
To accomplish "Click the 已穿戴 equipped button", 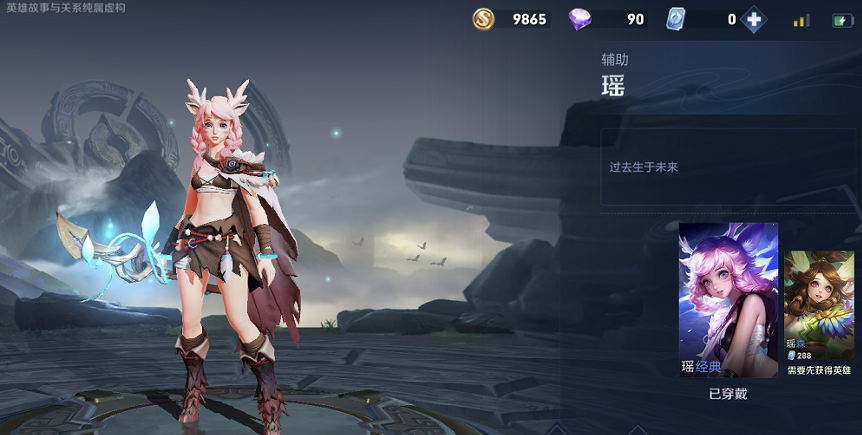I will coord(728,394).
